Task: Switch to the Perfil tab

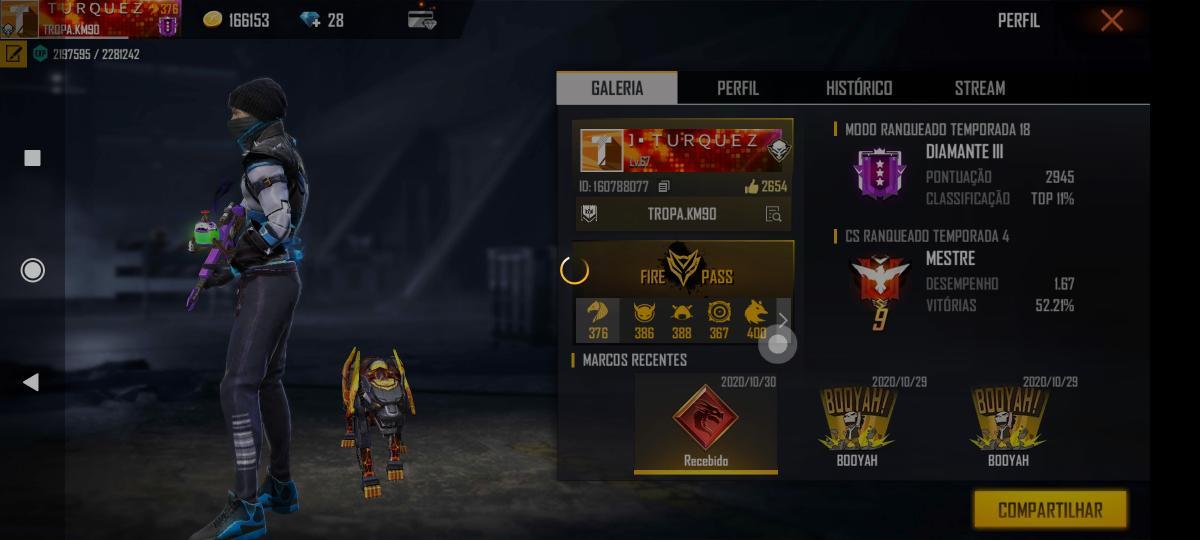Action: [x=738, y=88]
